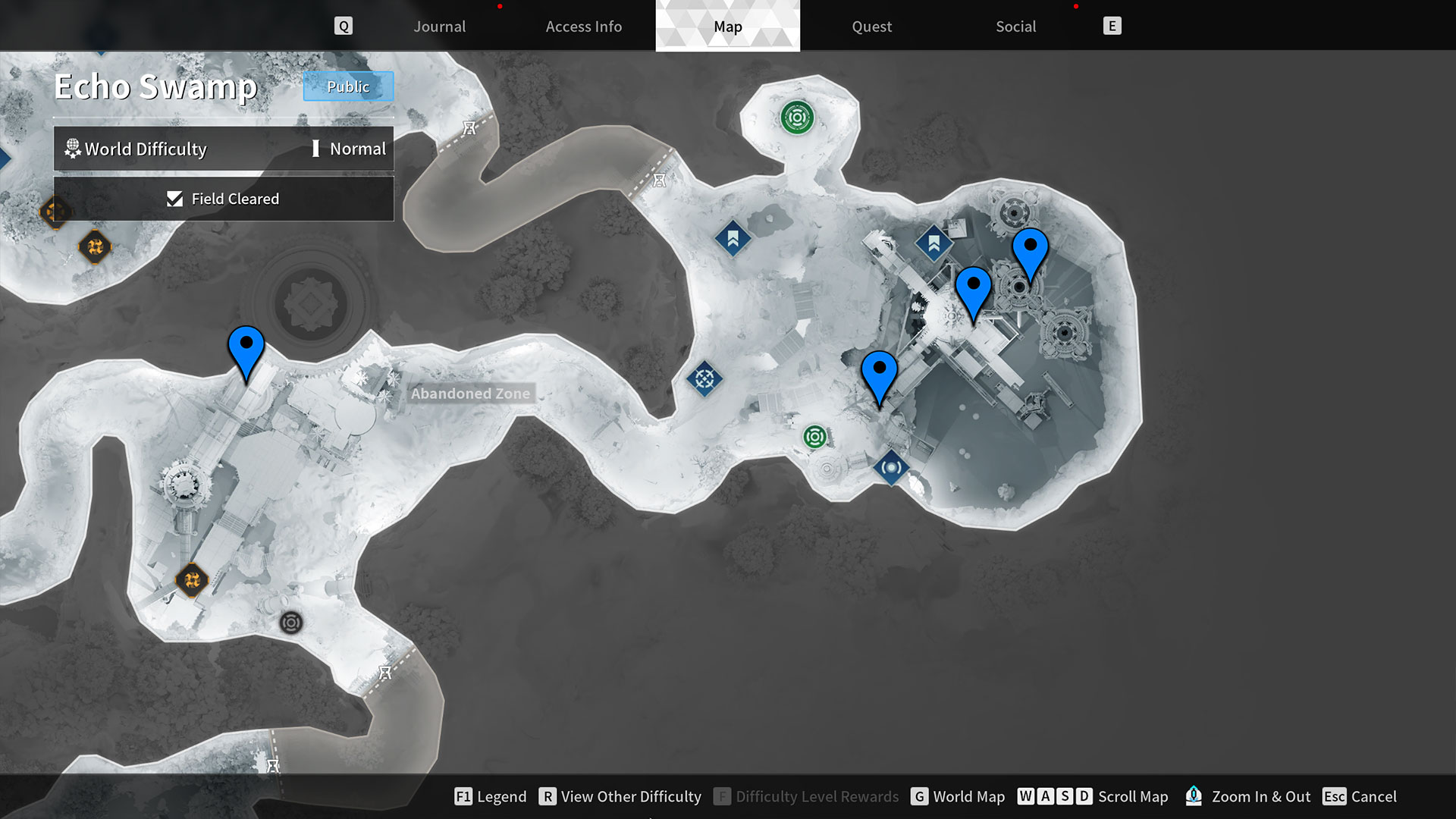Select the green outpost icon near the top
This screenshot has width=1456, height=819.
pos(798,118)
